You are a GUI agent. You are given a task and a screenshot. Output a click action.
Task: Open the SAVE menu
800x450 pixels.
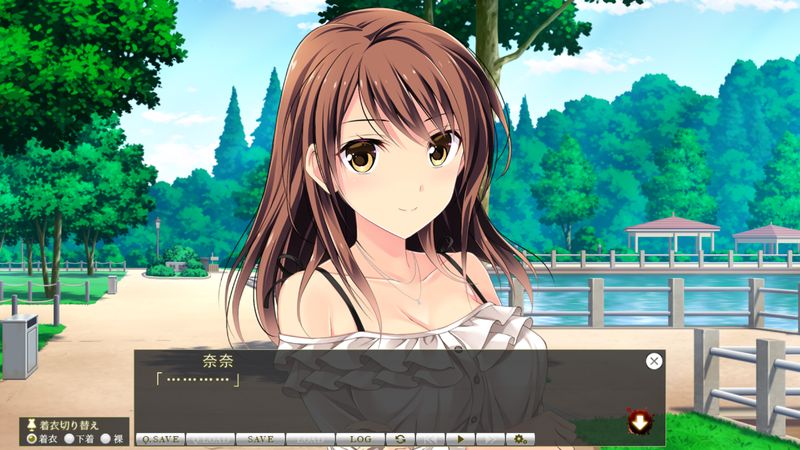260,439
